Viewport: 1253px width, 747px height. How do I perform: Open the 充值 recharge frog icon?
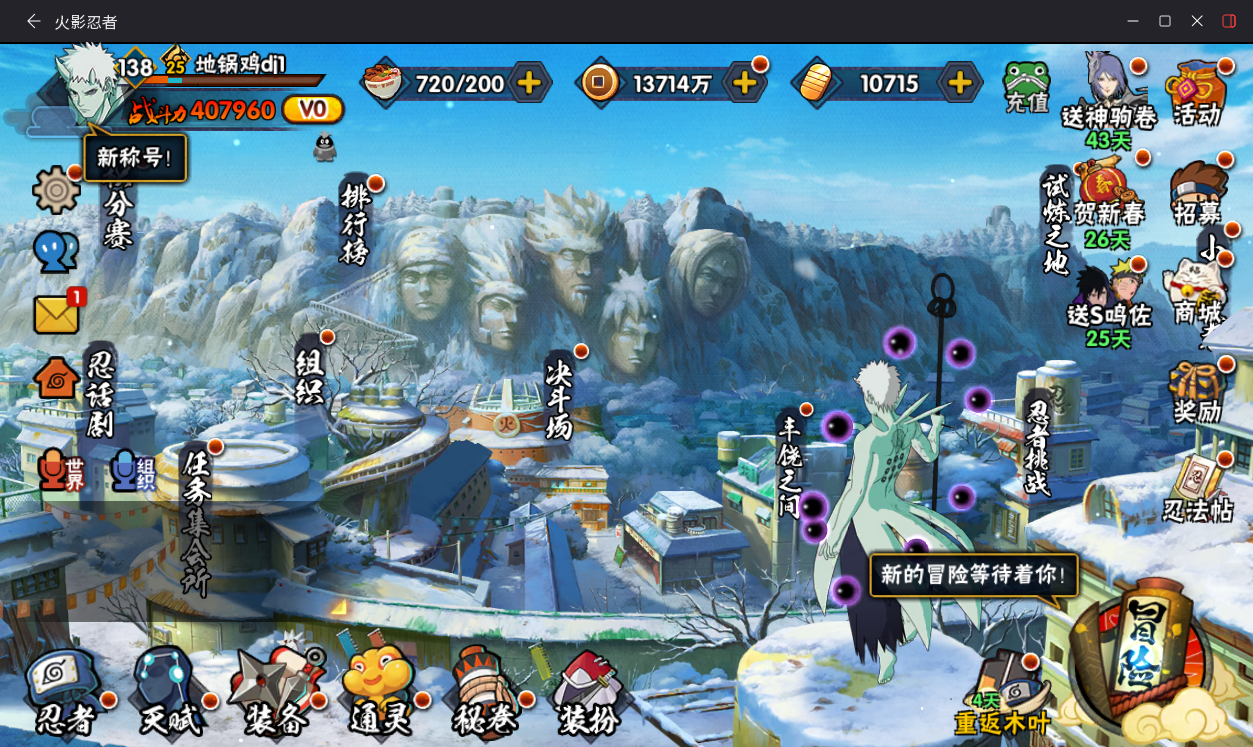click(x=1025, y=86)
